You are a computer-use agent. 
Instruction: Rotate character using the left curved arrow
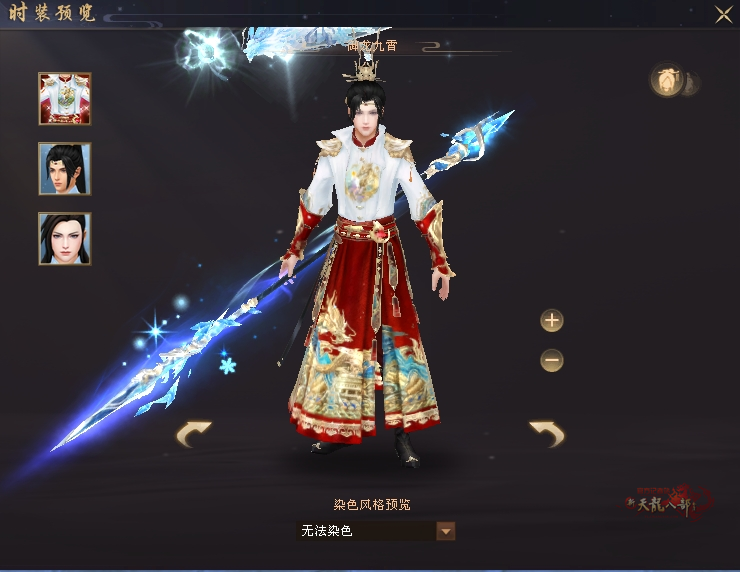pos(194,434)
